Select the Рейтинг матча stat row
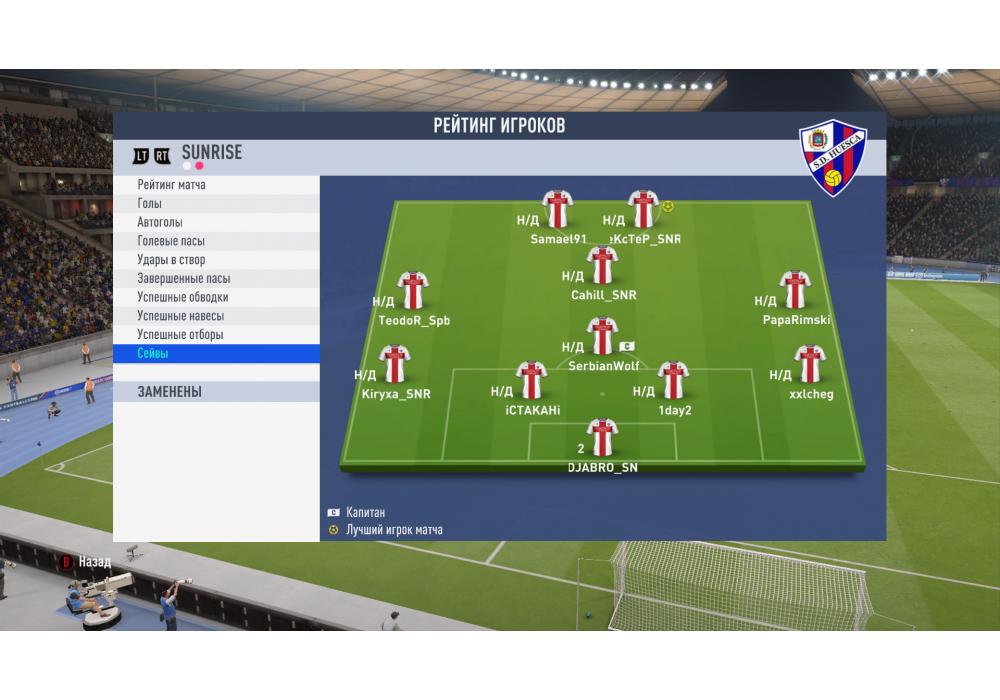 pos(215,185)
